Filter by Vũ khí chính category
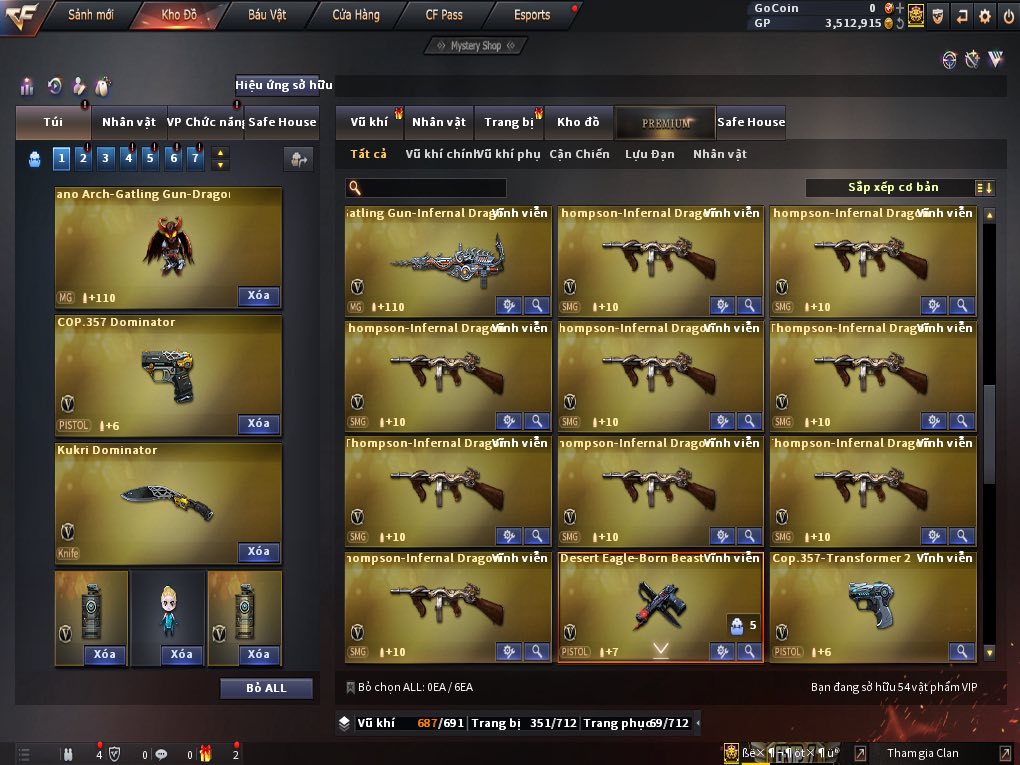Screen dimensions: 1020x765 click(441, 154)
